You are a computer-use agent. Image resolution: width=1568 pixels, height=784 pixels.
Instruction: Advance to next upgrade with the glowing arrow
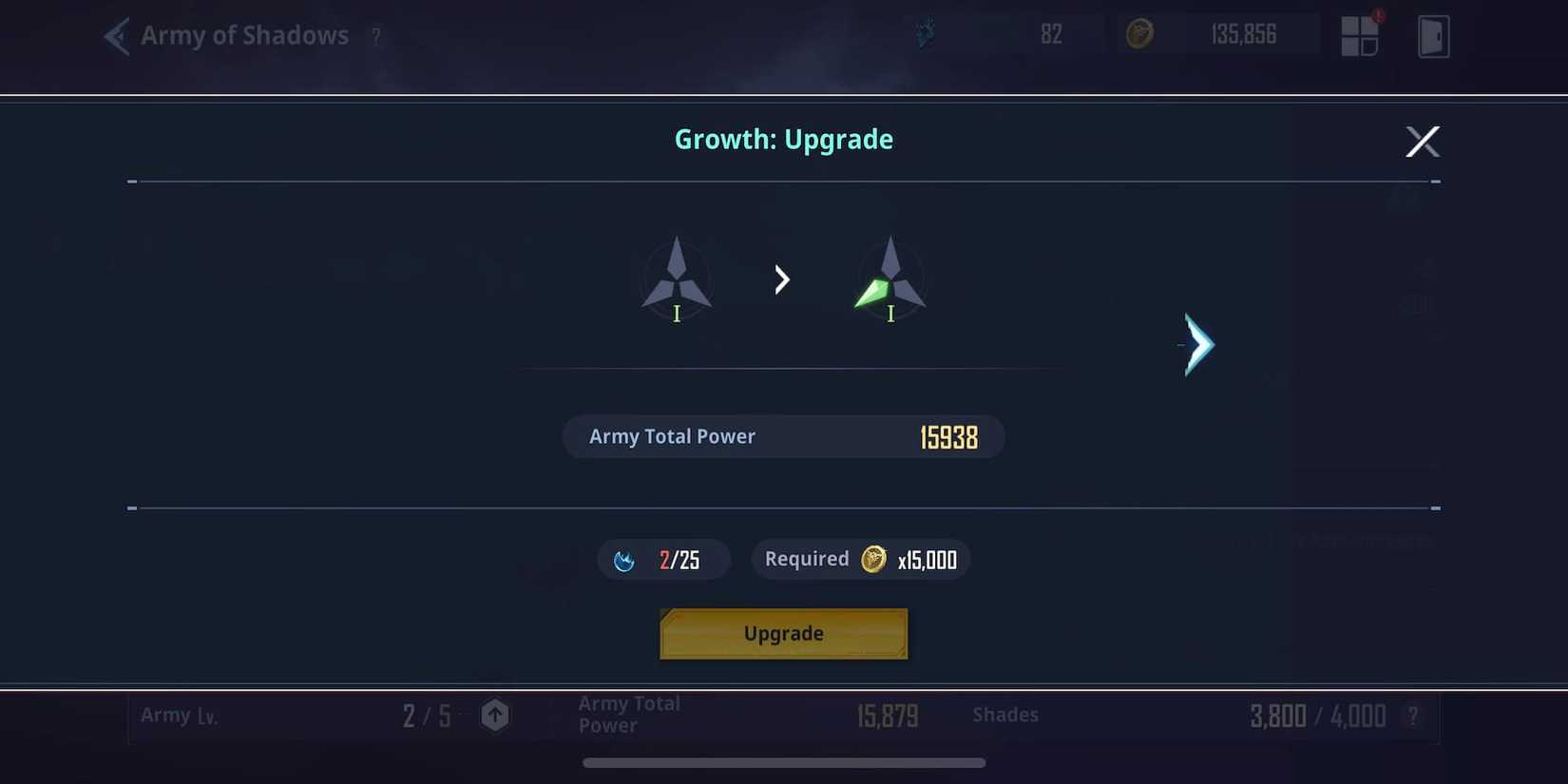pyautogui.click(x=1196, y=344)
